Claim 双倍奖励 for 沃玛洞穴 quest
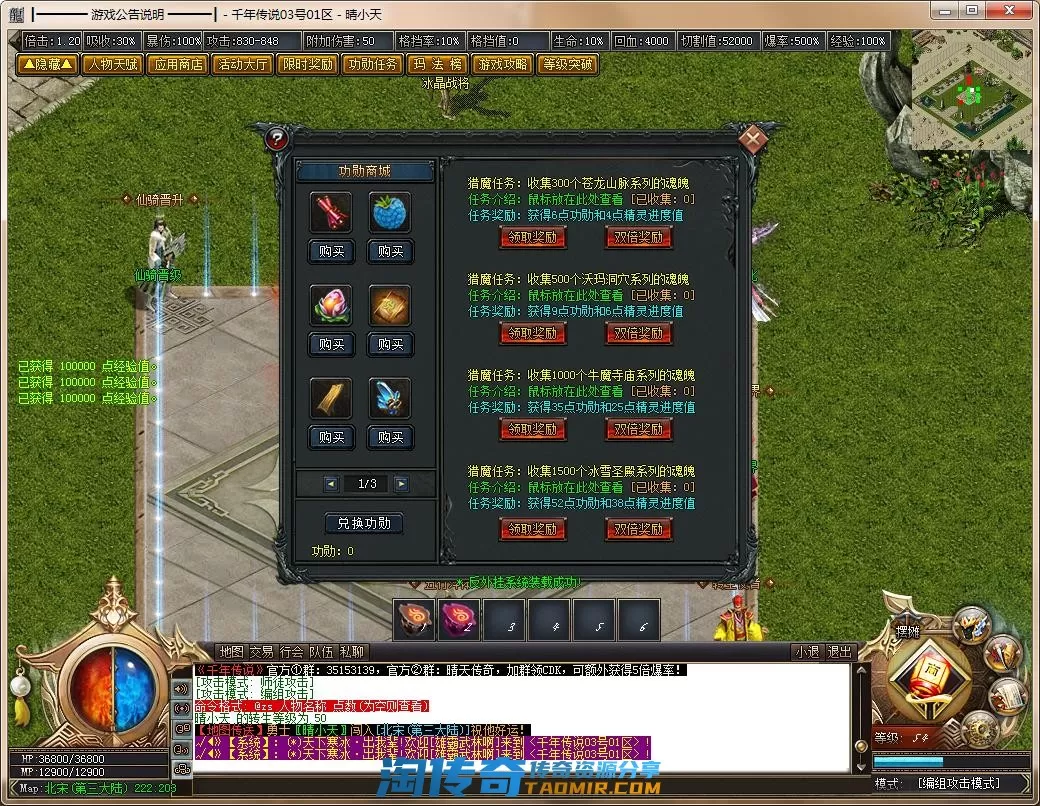This screenshot has height=806, width=1040. [x=638, y=333]
